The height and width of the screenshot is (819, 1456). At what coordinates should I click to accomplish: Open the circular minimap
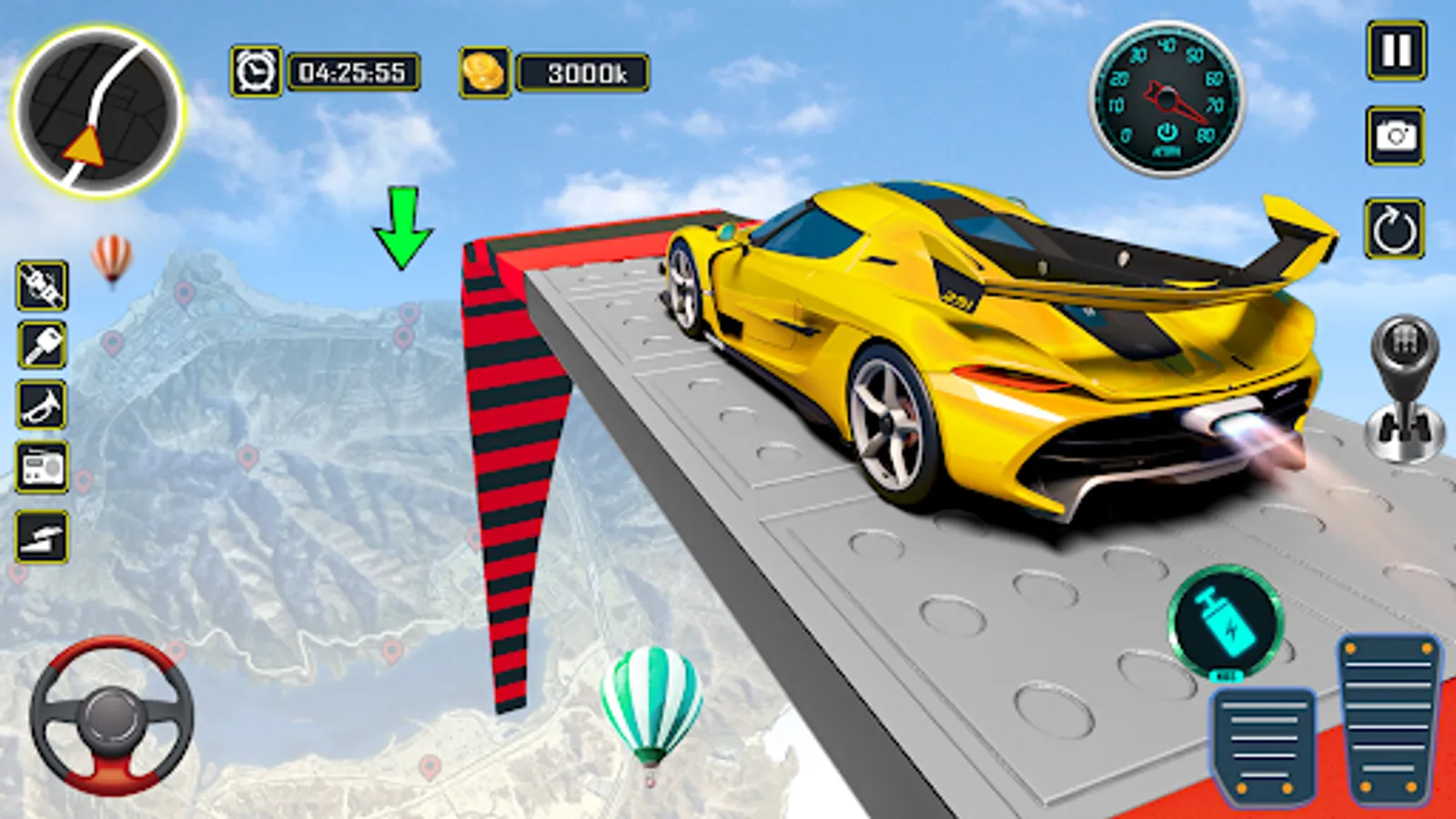tap(98, 112)
